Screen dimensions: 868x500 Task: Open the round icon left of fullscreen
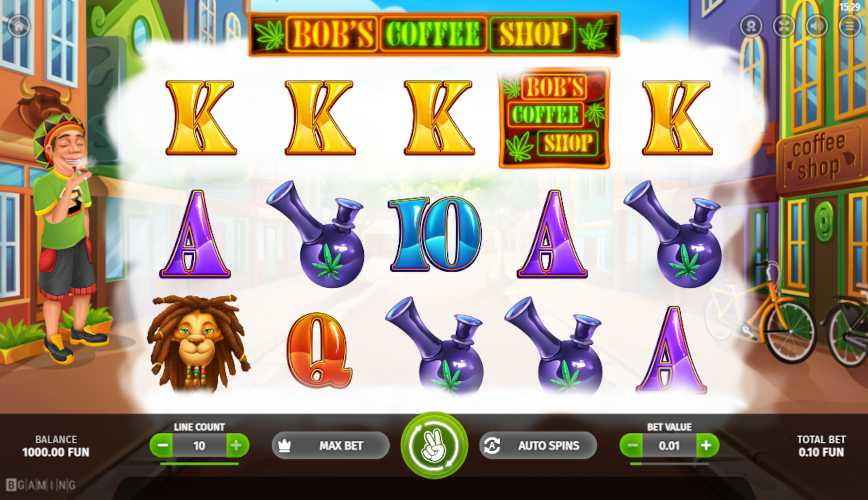pyautogui.click(x=753, y=26)
